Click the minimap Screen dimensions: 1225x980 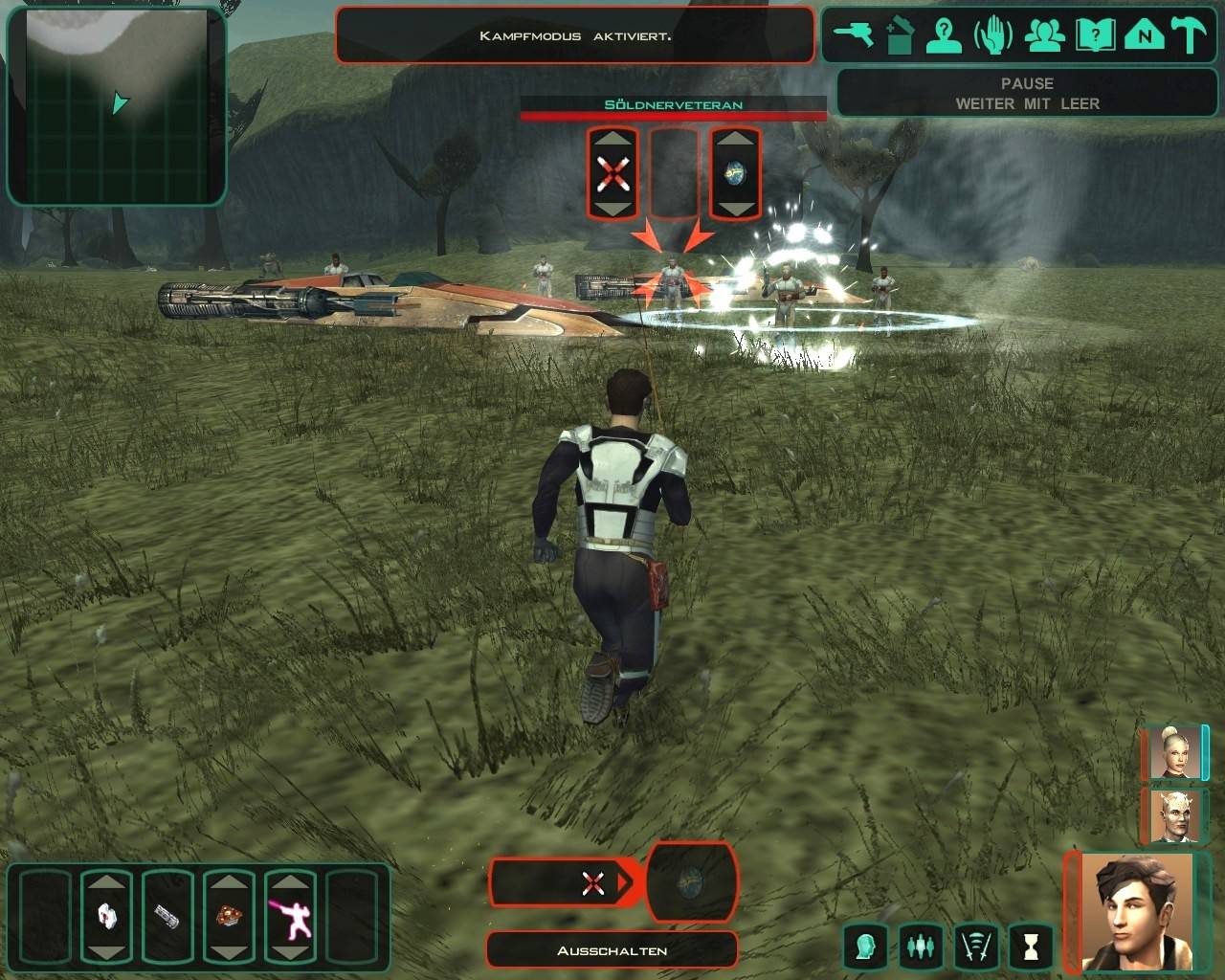click(117, 105)
